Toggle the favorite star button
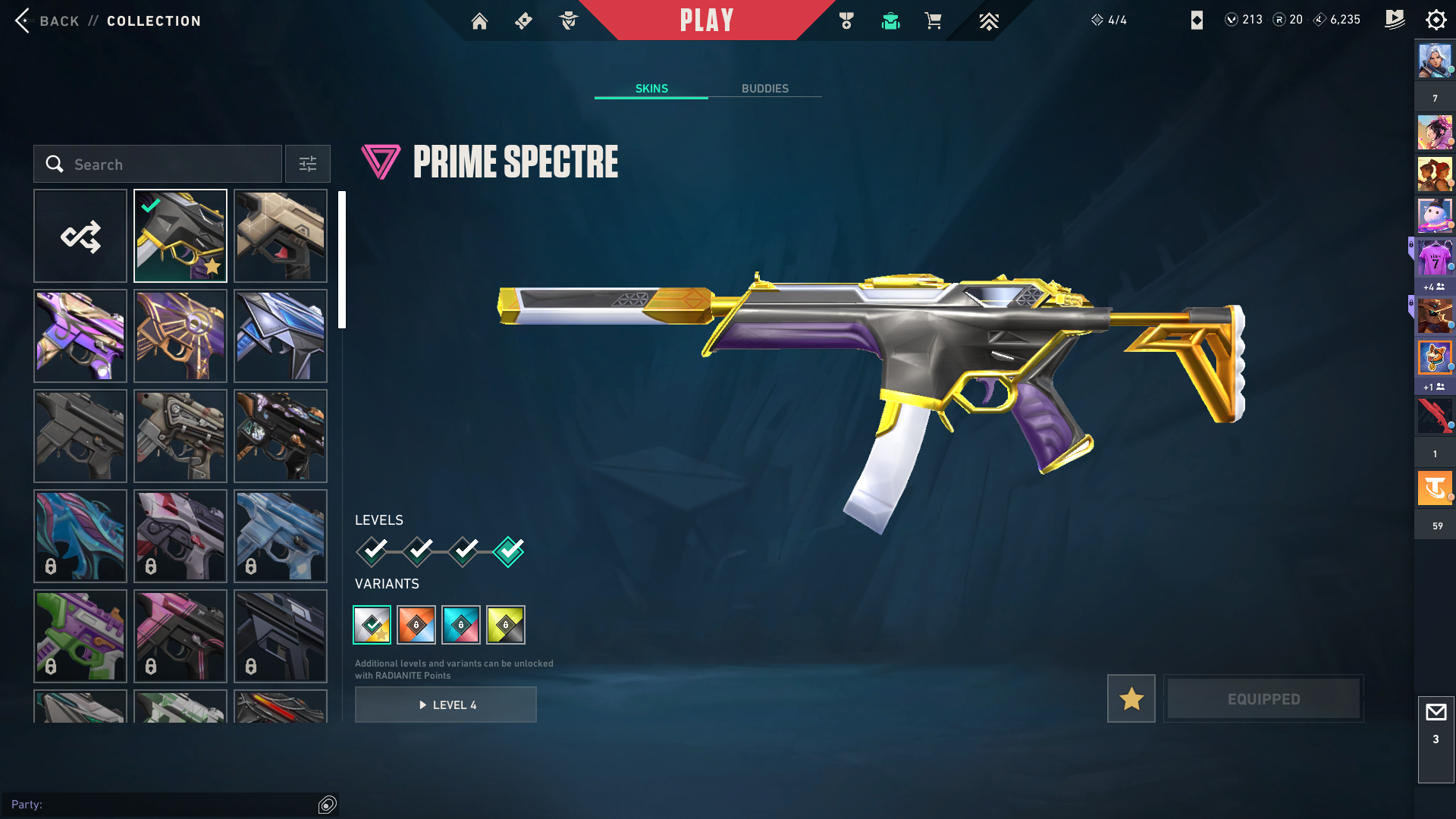Screen dimensions: 1456x819 point(1131,698)
